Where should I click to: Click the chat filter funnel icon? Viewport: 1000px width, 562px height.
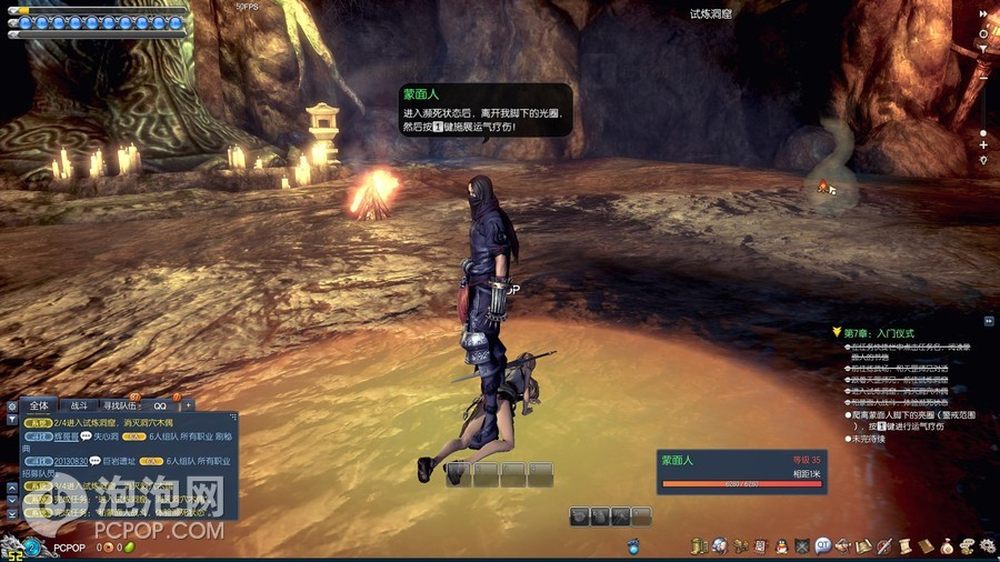(12, 421)
